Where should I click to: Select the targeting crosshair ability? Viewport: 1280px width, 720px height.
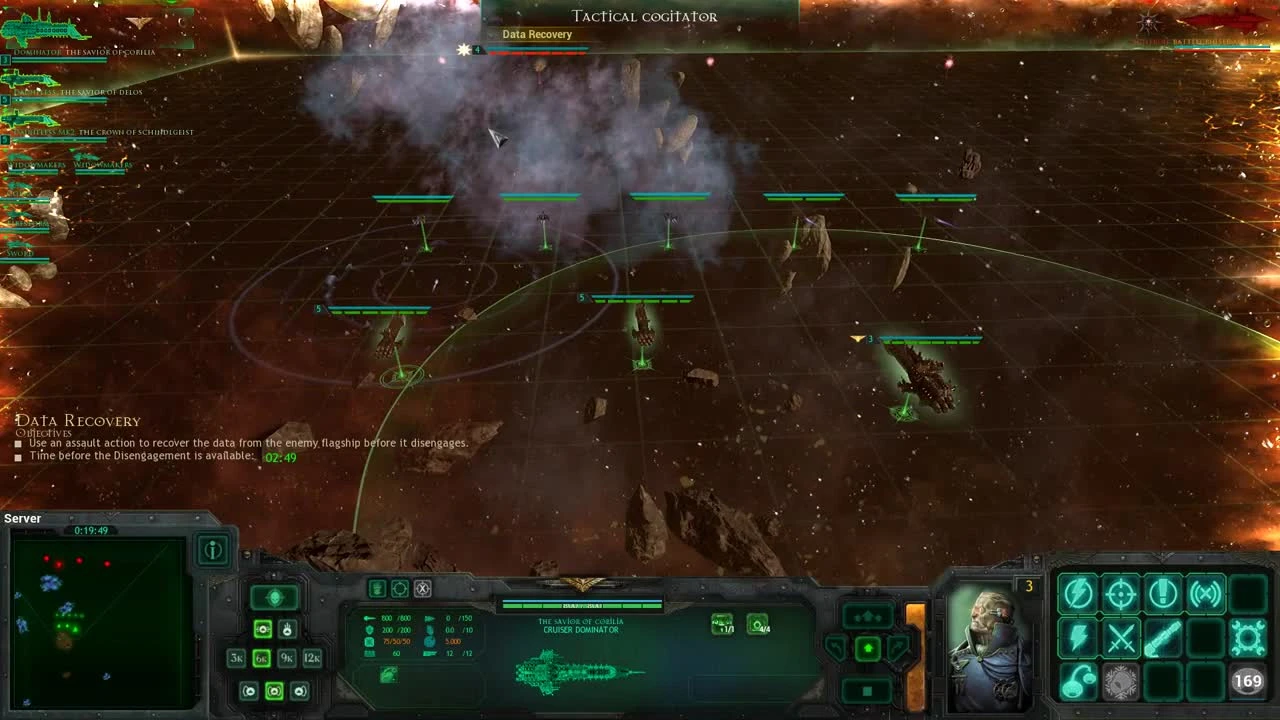(x=1121, y=595)
